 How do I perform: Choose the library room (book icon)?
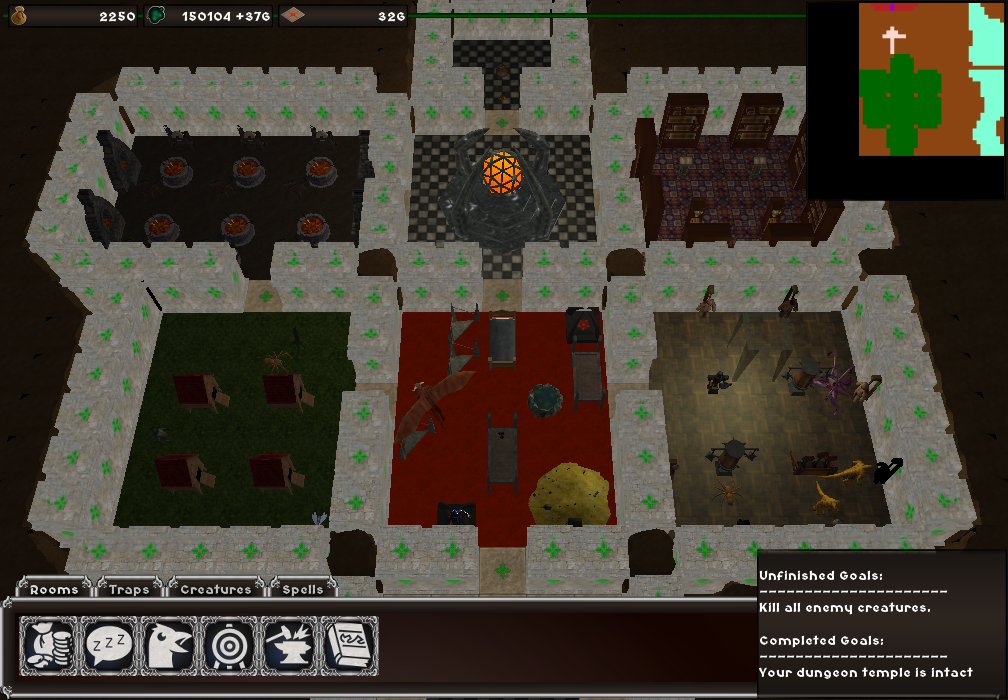point(349,646)
